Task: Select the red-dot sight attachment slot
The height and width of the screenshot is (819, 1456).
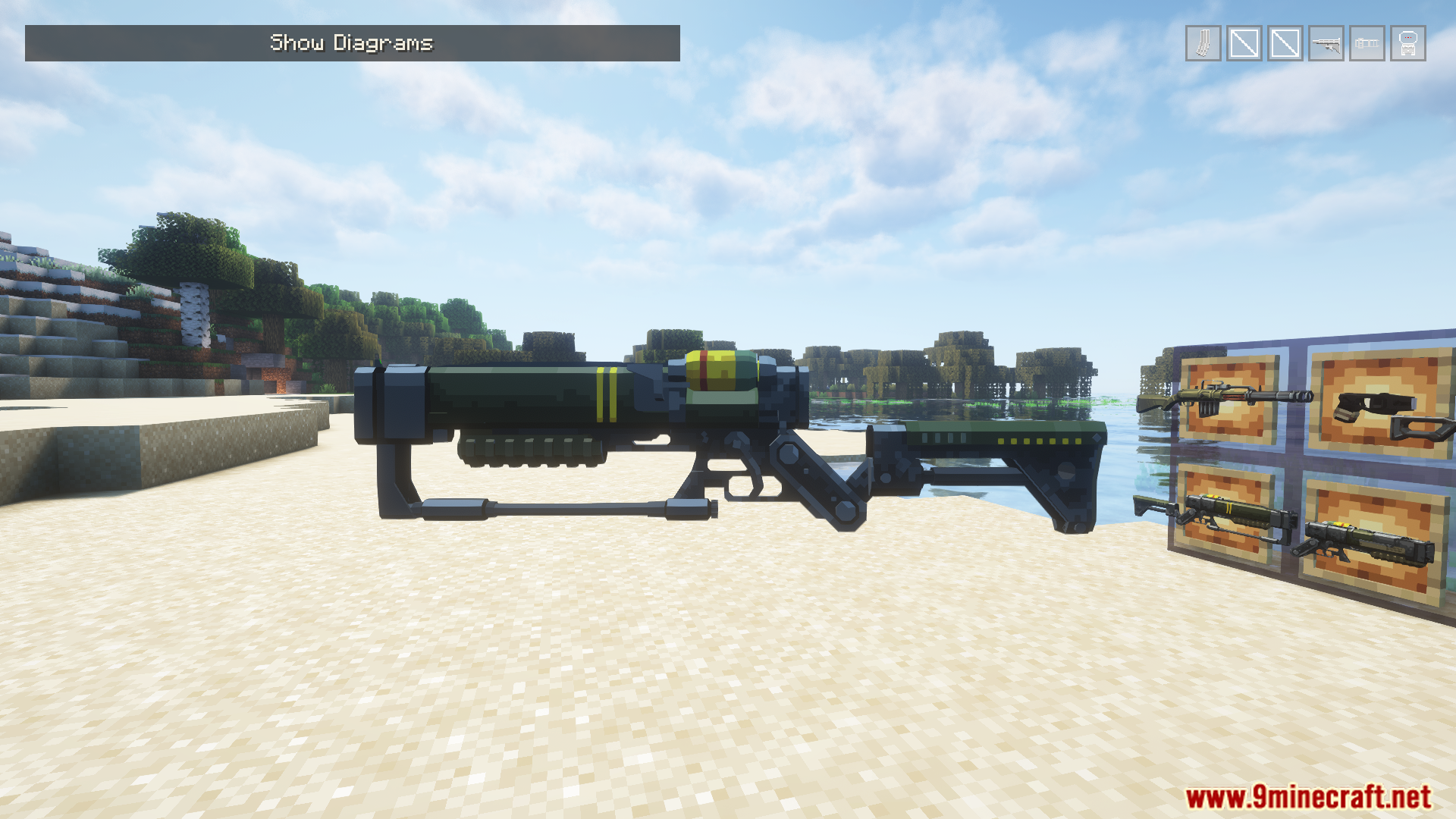Action: click(1407, 43)
